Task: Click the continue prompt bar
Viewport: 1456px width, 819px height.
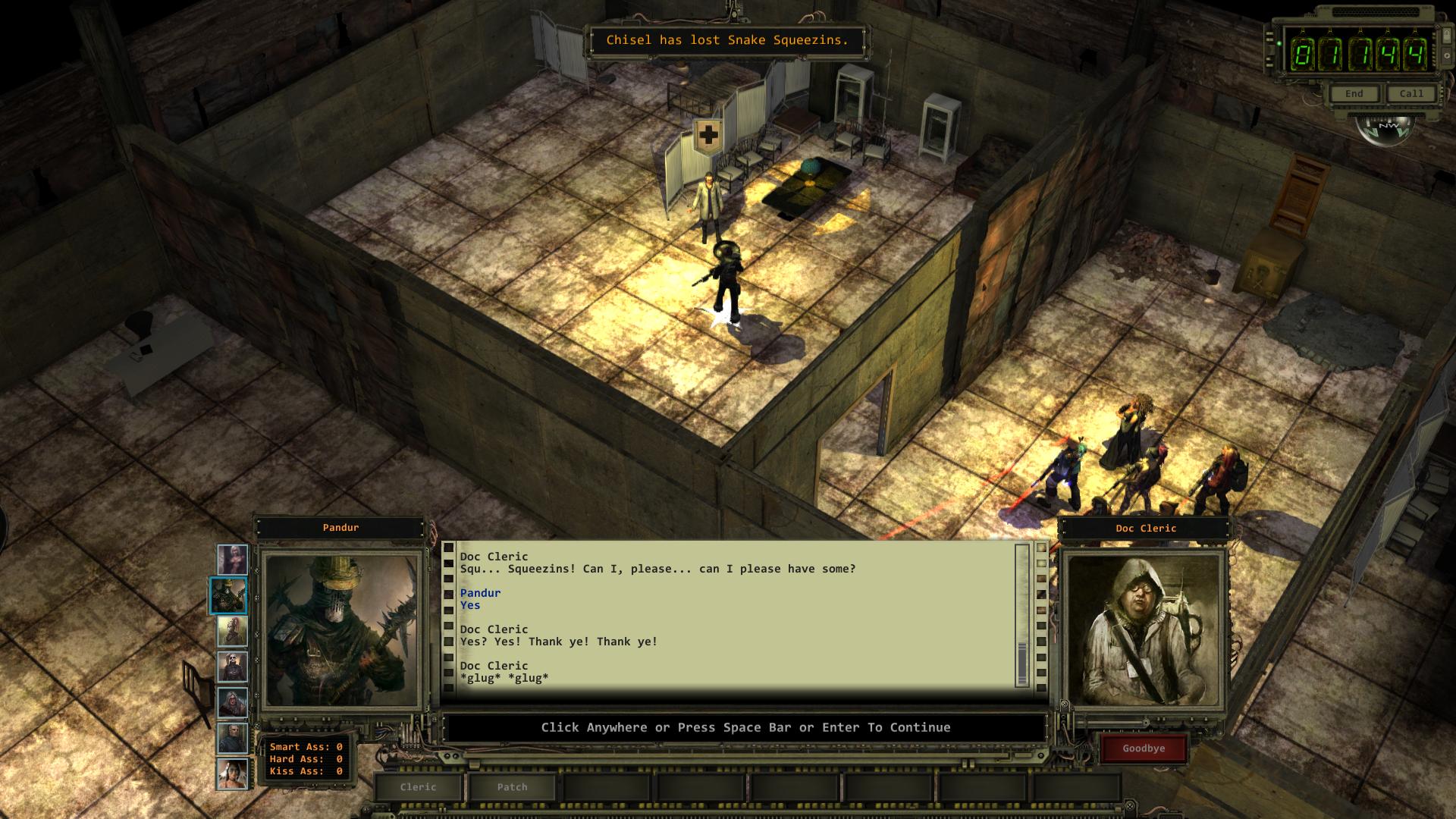Action: point(745,728)
